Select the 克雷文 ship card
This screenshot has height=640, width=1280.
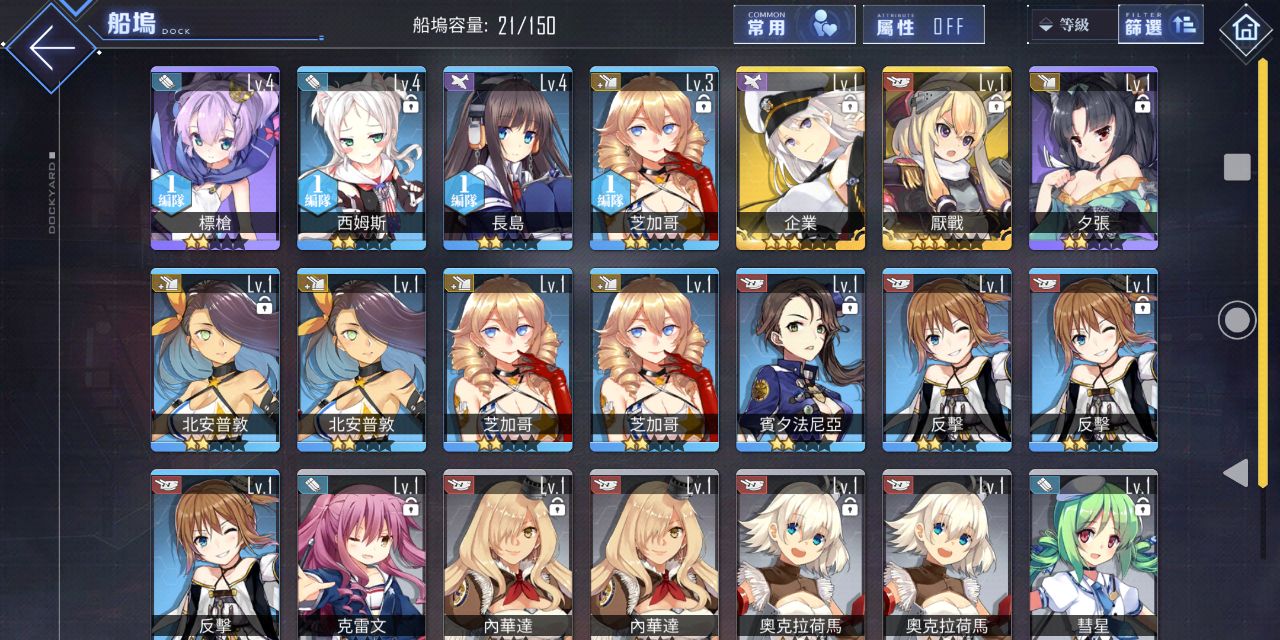coord(361,555)
